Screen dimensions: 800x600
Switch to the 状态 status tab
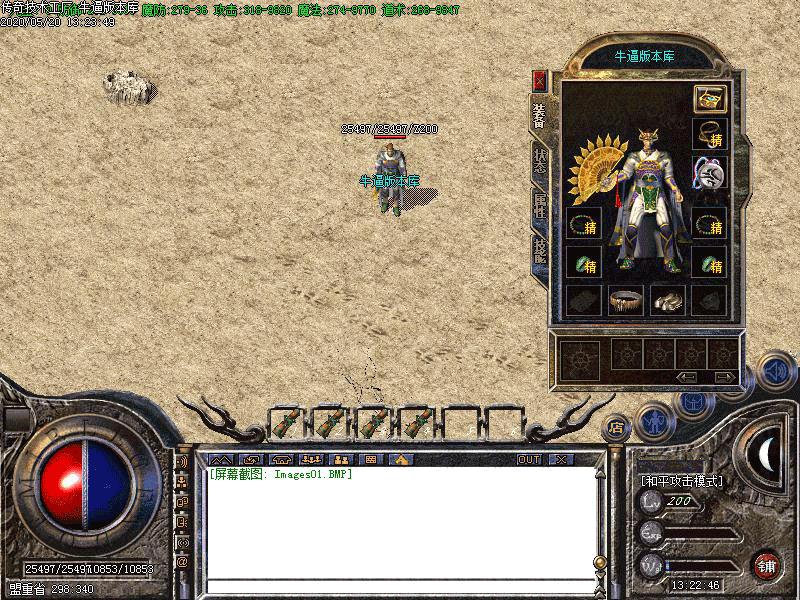pyautogui.click(x=540, y=162)
